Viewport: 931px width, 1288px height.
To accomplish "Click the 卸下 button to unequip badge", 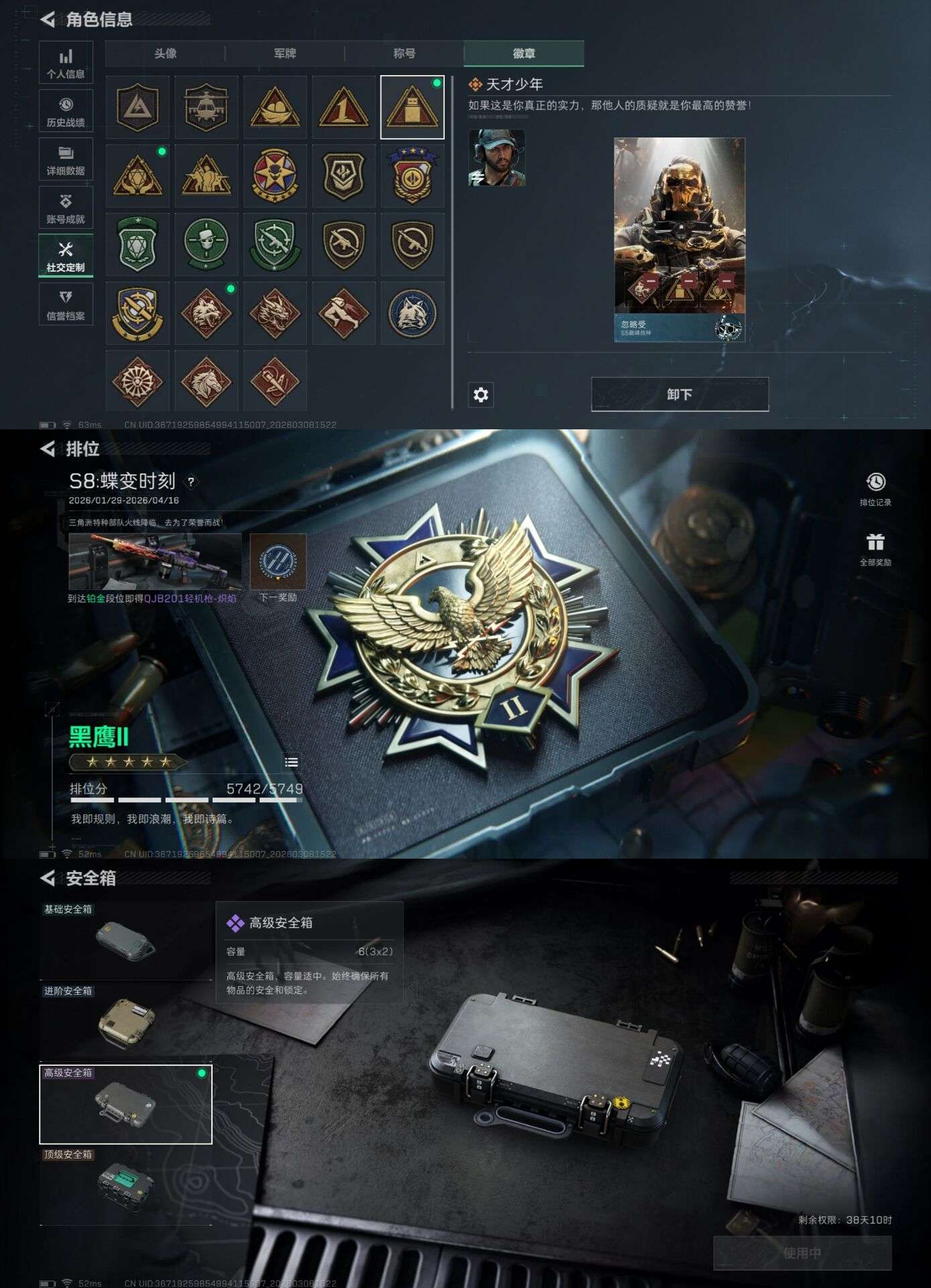I will tap(679, 396).
